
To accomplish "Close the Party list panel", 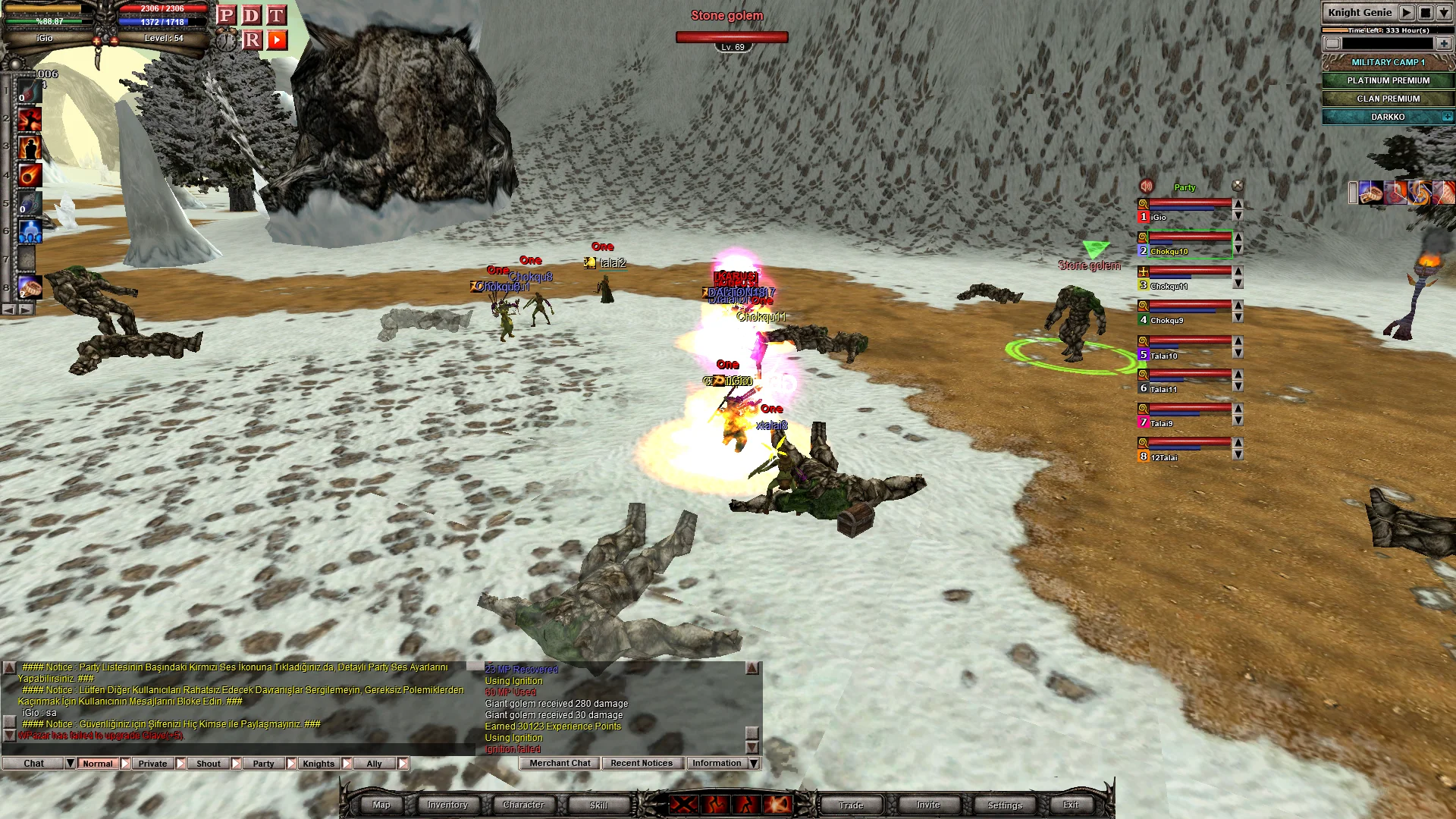I will click(1238, 186).
